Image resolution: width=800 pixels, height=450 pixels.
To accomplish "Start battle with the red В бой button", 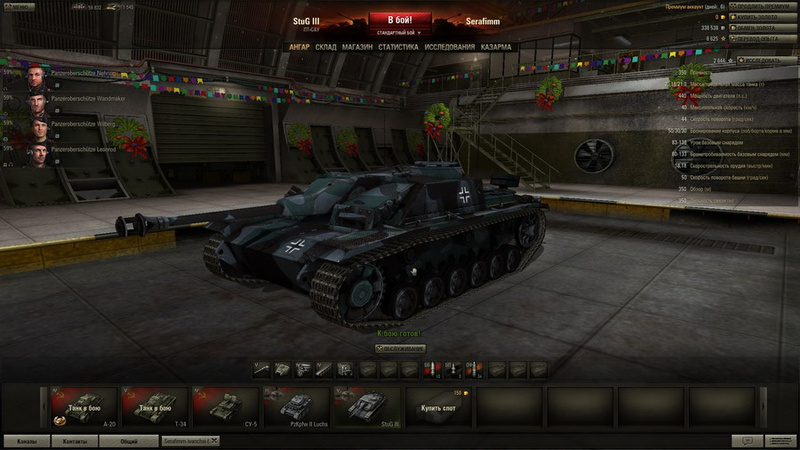I will pyautogui.click(x=400, y=19).
